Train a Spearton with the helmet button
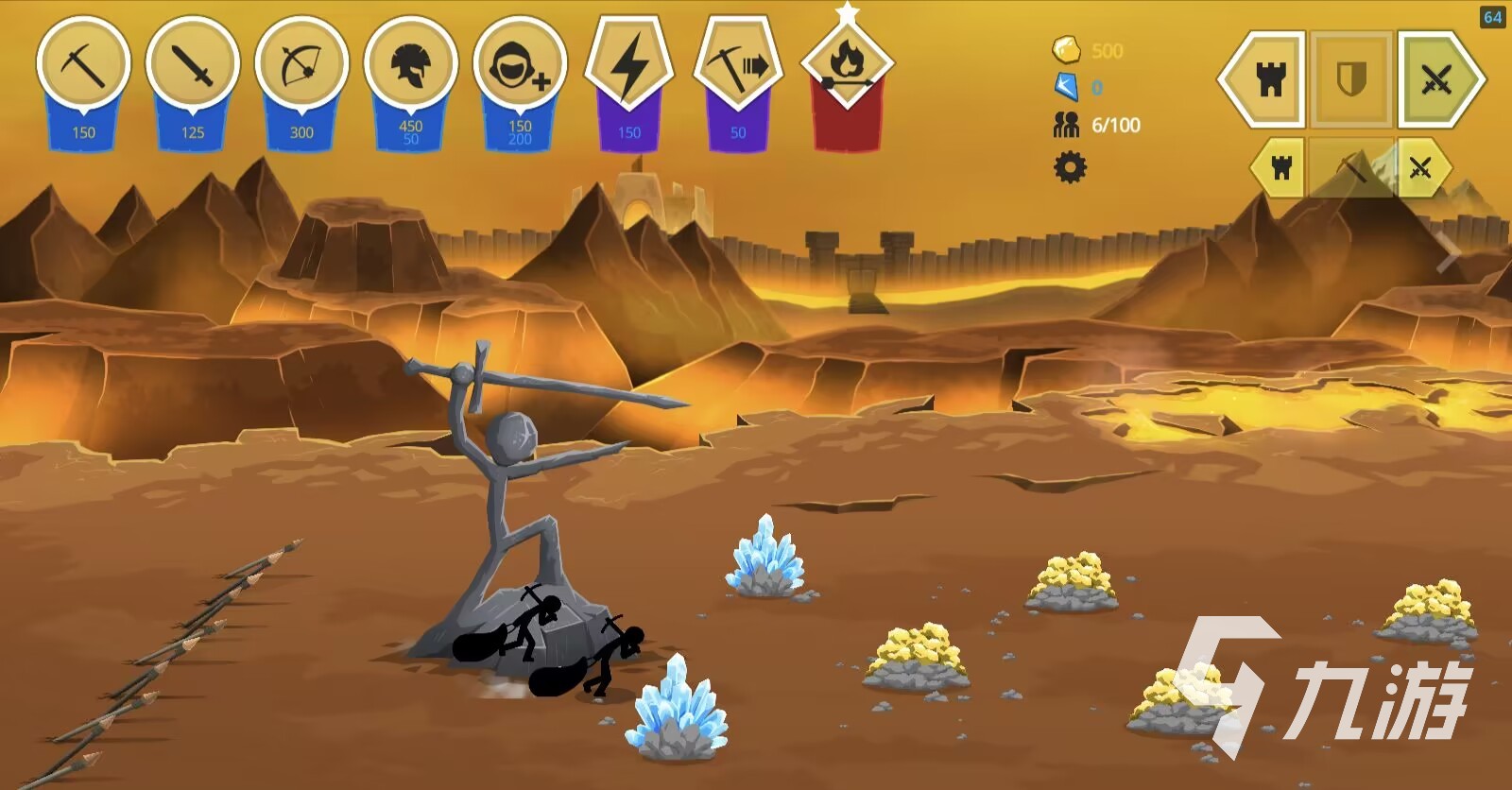This screenshot has height=790, width=1512. pos(410,64)
